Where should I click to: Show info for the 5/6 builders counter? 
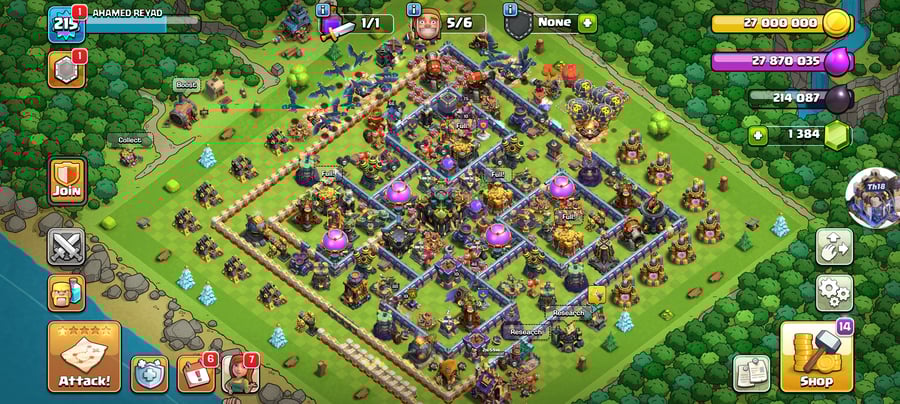[415, 10]
